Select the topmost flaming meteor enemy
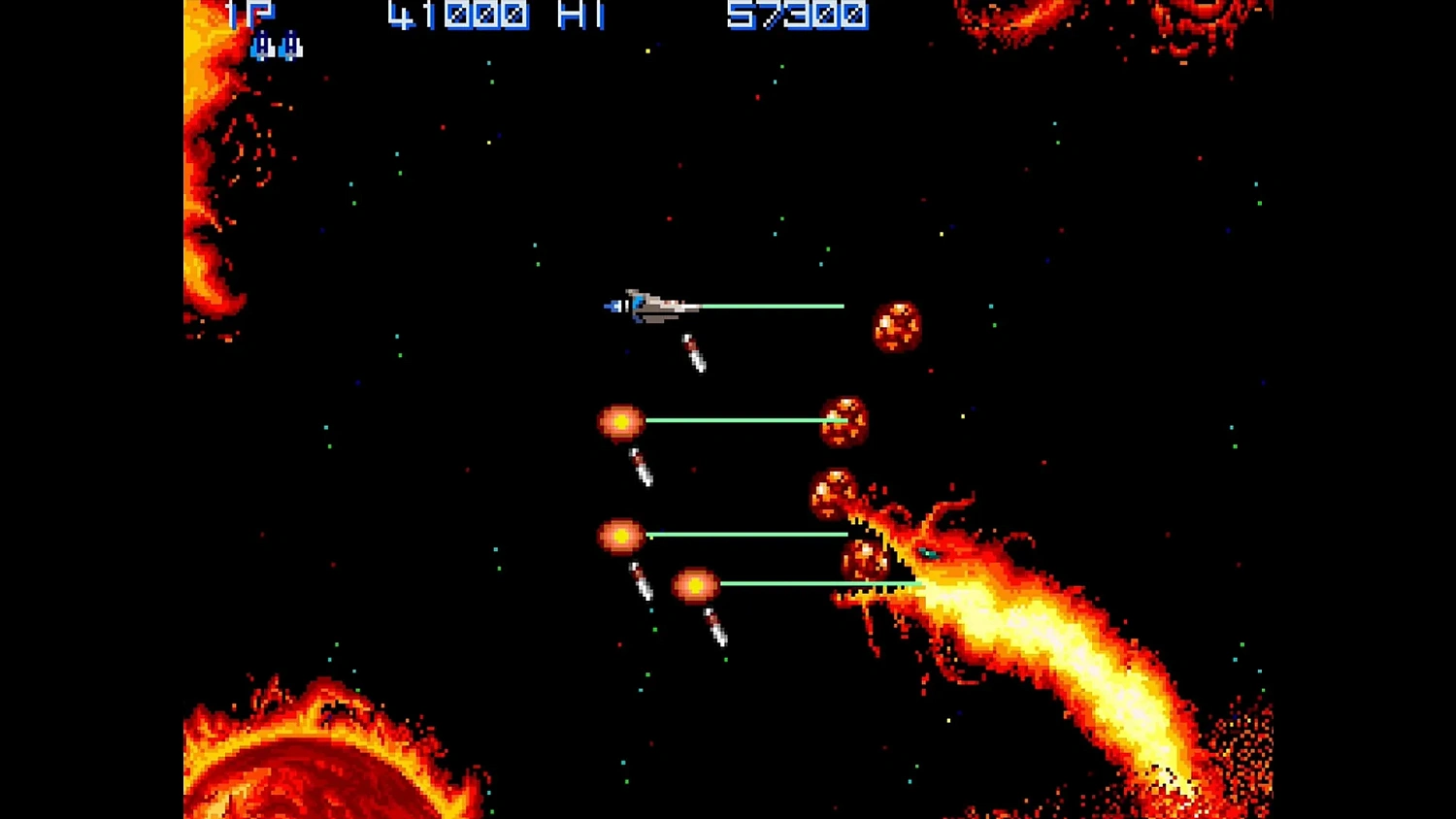Image resolution: width=1456 pixels, height=819 pixels. coord(896,325)
